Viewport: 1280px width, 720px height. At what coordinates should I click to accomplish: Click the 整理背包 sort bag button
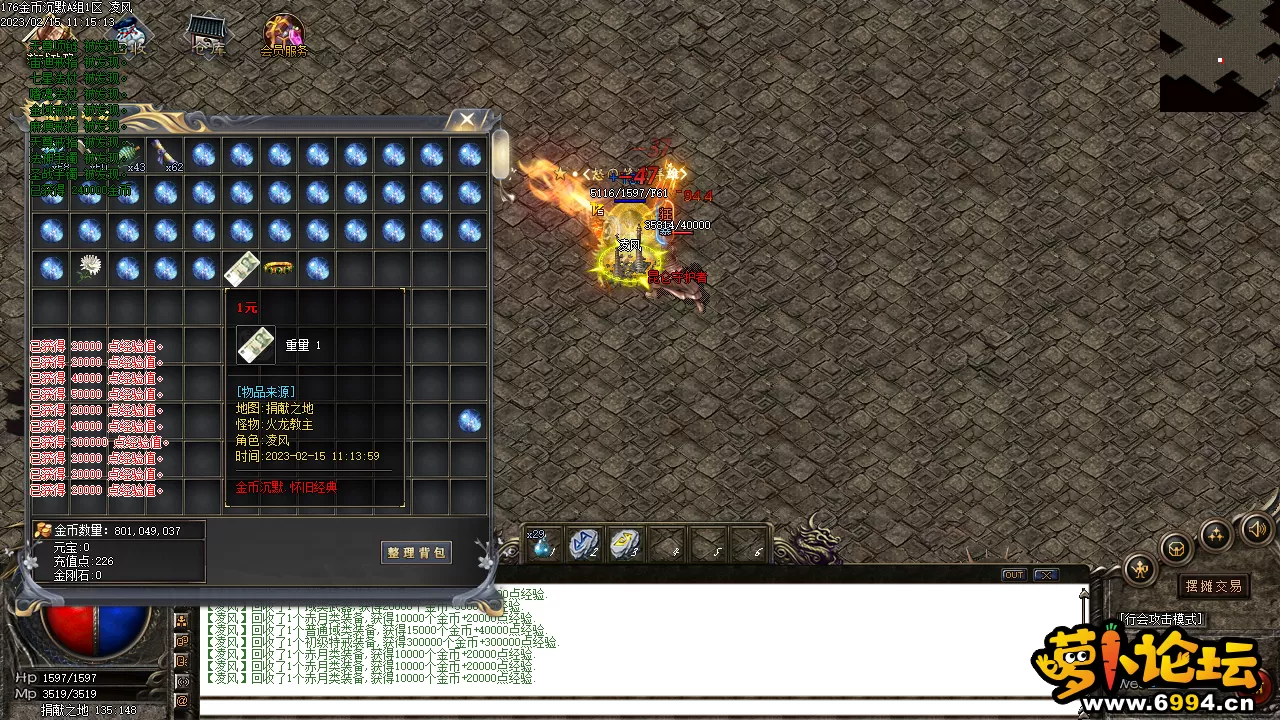tap(416, 552)
